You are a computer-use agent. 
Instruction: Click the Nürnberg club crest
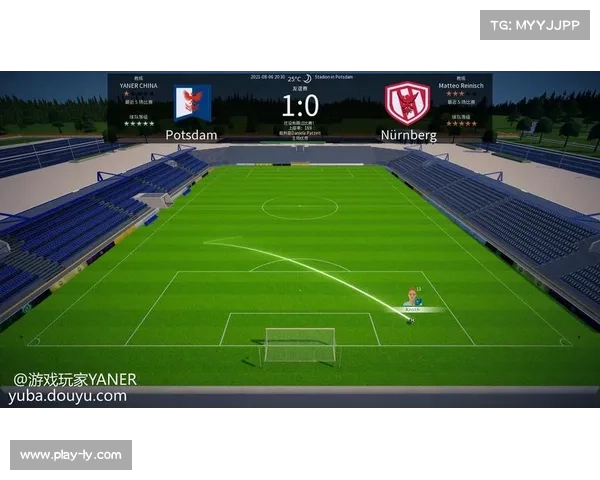click(x=406, y=103)
